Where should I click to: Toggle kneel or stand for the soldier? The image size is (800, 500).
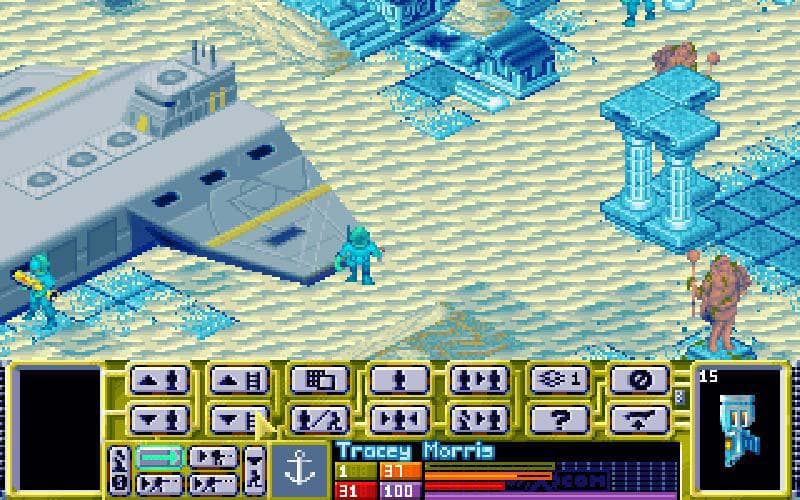[x=319, y=417]
